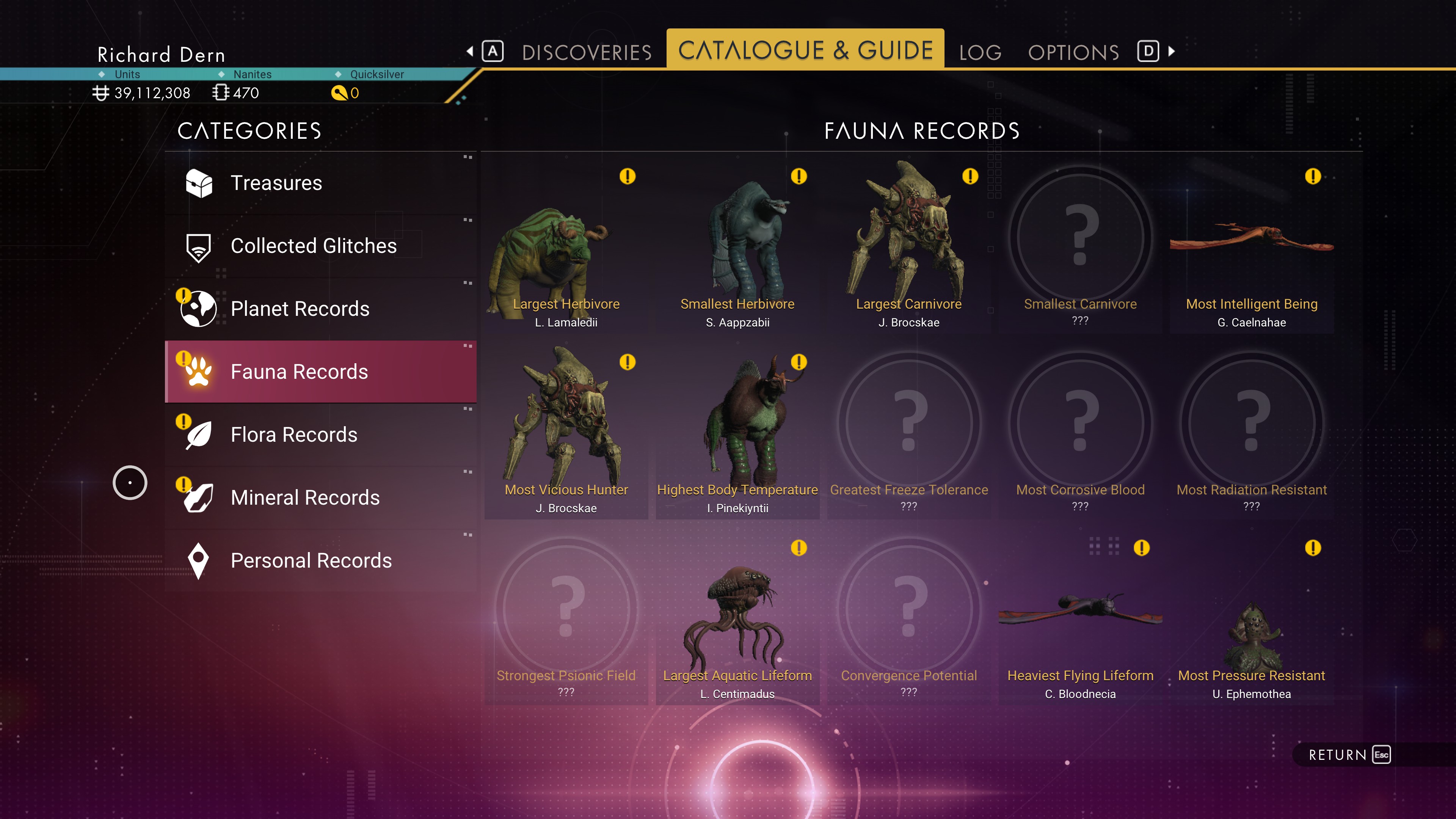Switch to the Discoveries tab
1456x819 pixels.
click(586, 52)
